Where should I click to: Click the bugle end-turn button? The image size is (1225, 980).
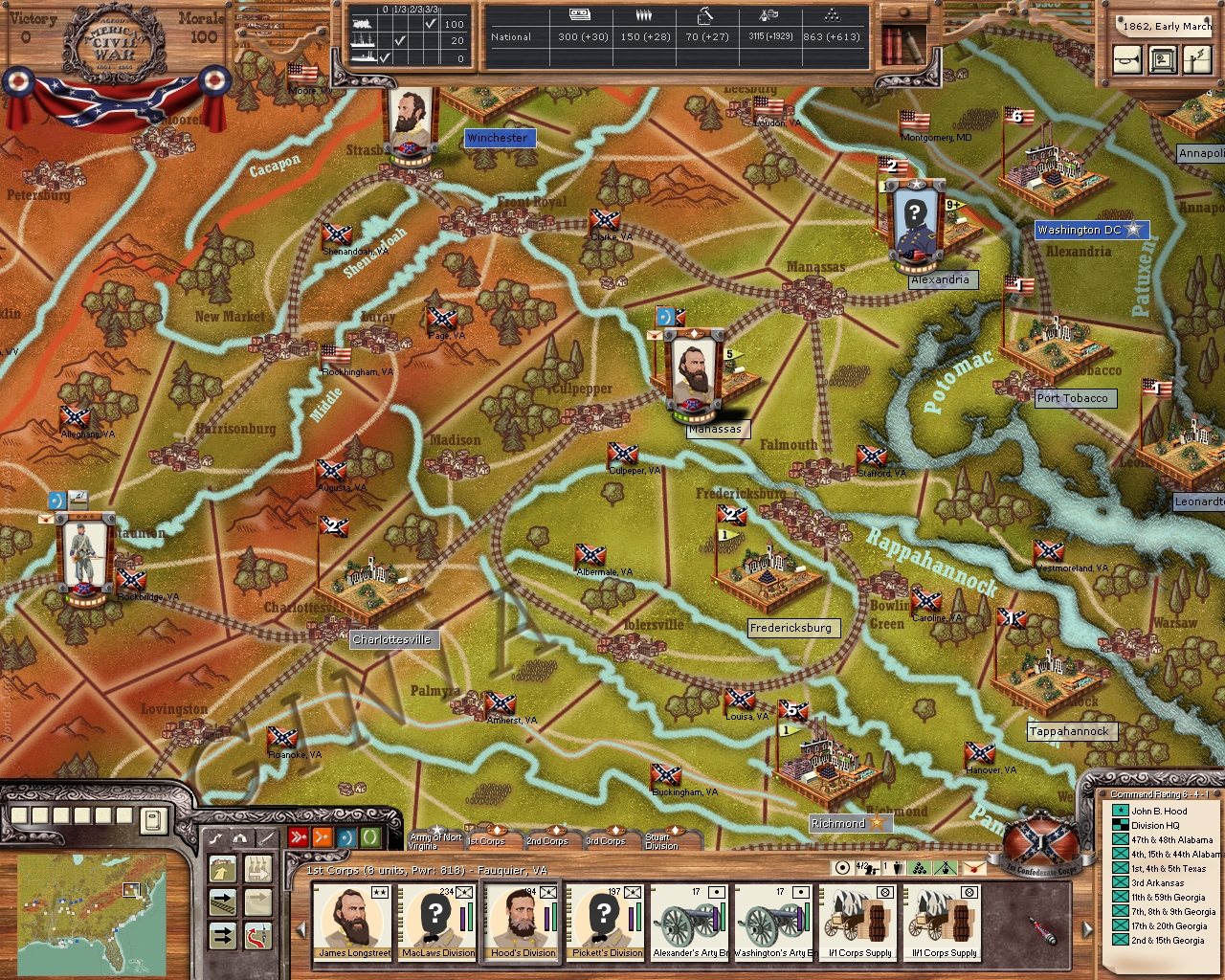pyautogui.click(x=1128, y=60)
